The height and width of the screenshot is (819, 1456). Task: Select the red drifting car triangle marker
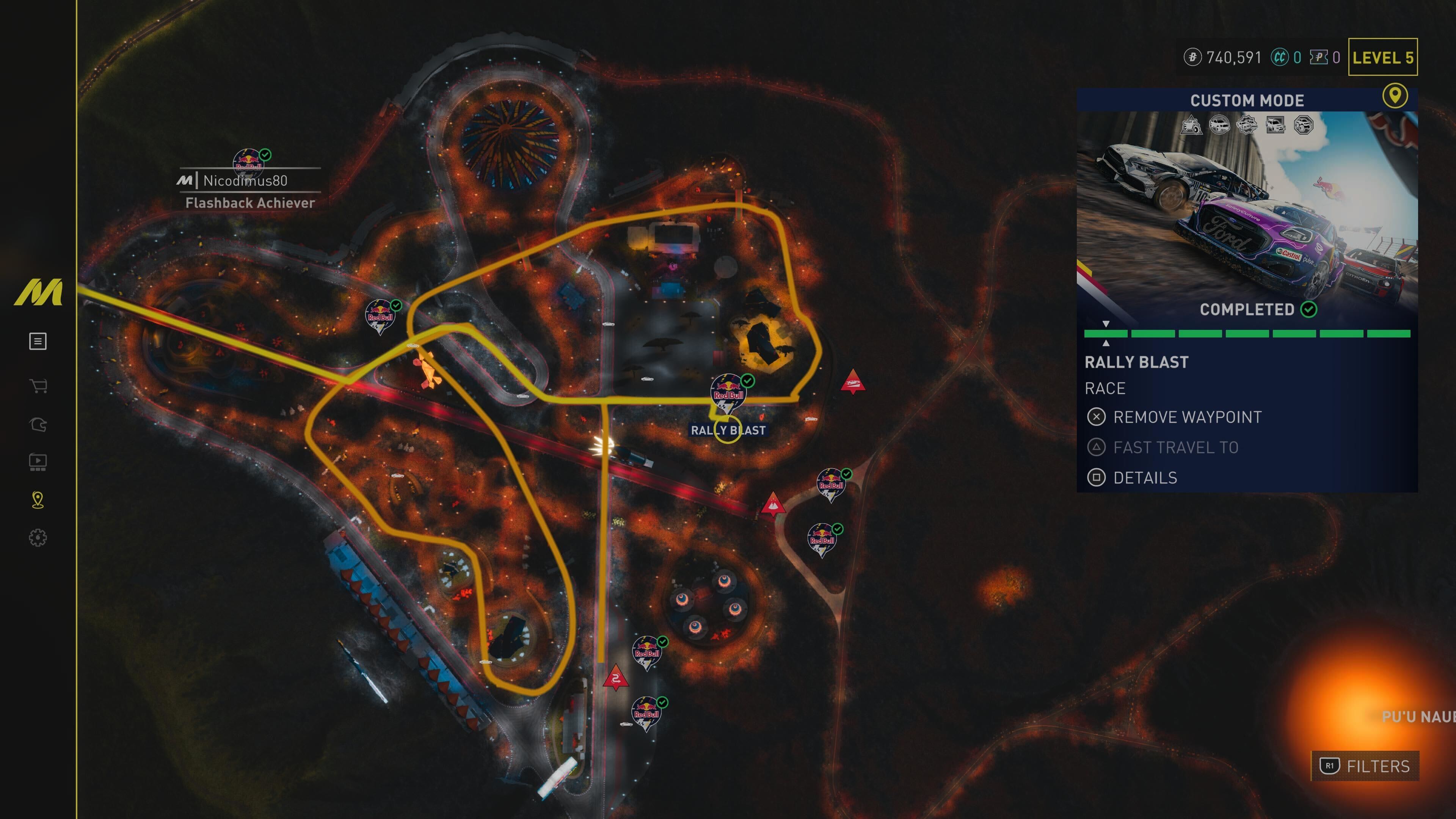(852, 381)
